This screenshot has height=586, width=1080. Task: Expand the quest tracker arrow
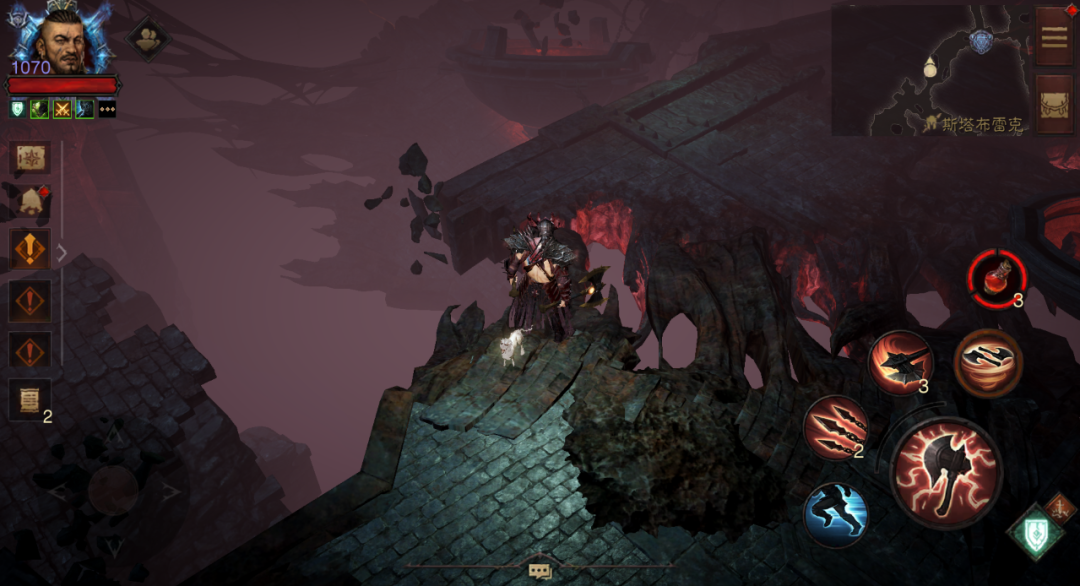(62, 254)
